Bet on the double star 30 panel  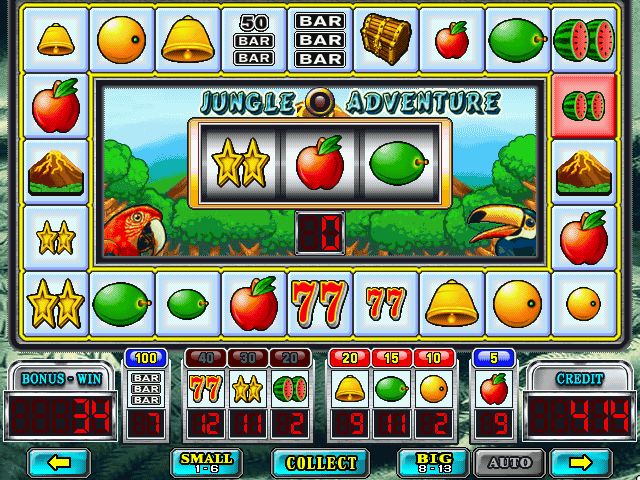click(x=247, y=387)
